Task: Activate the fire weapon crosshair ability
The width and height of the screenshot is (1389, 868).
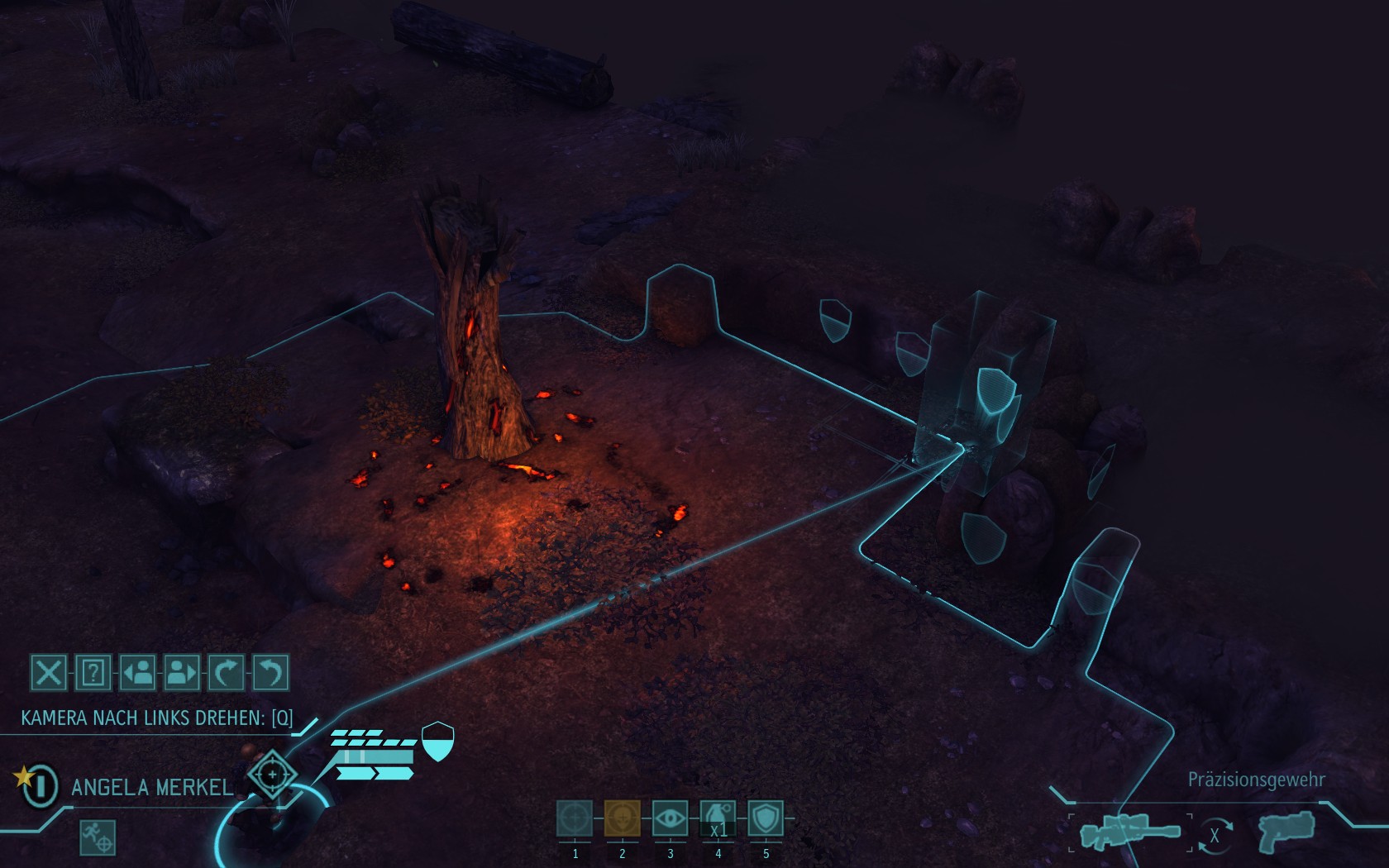Action: [x=575, y=818]
